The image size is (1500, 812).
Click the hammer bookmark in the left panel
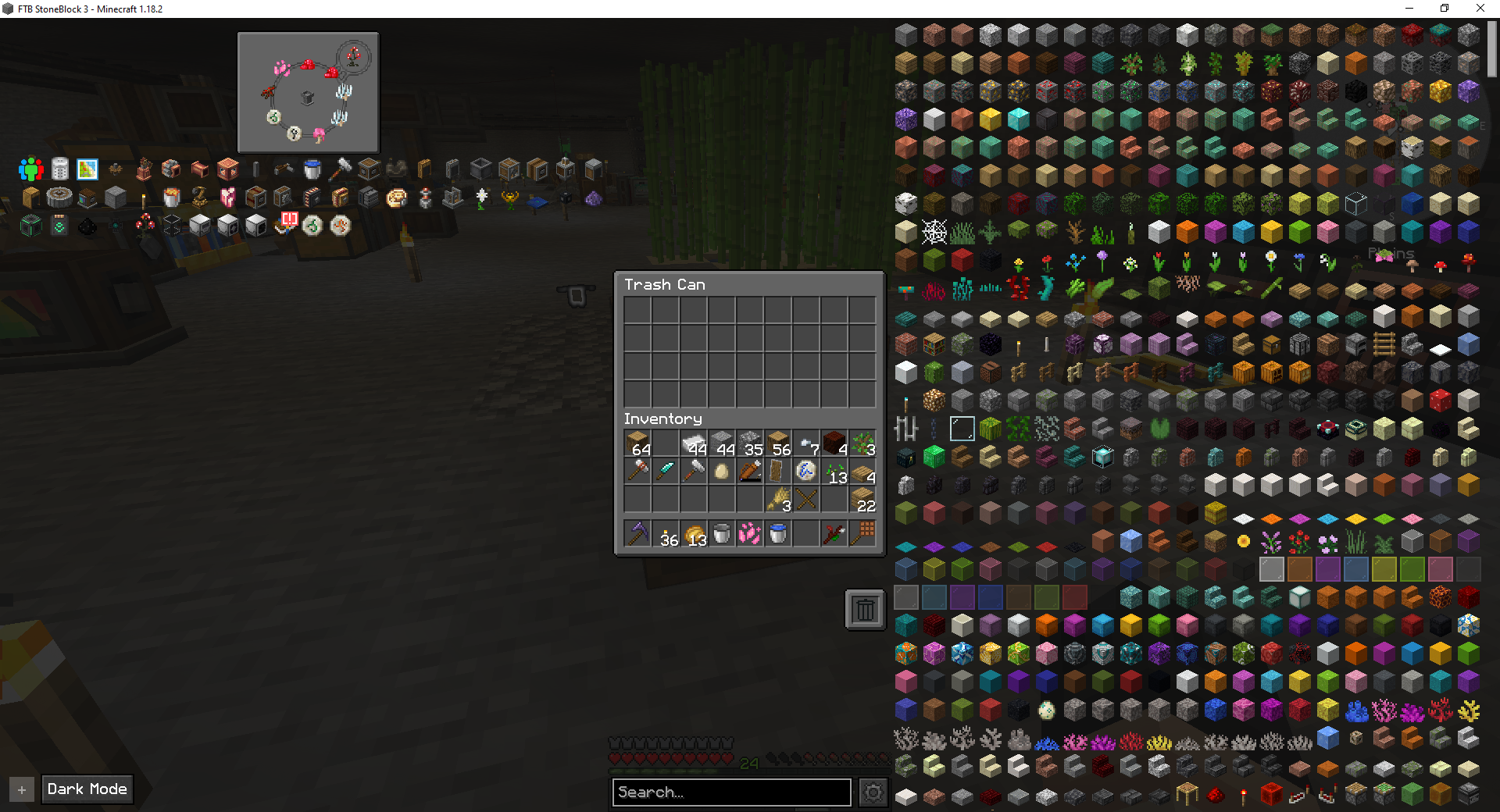[341, 169]
